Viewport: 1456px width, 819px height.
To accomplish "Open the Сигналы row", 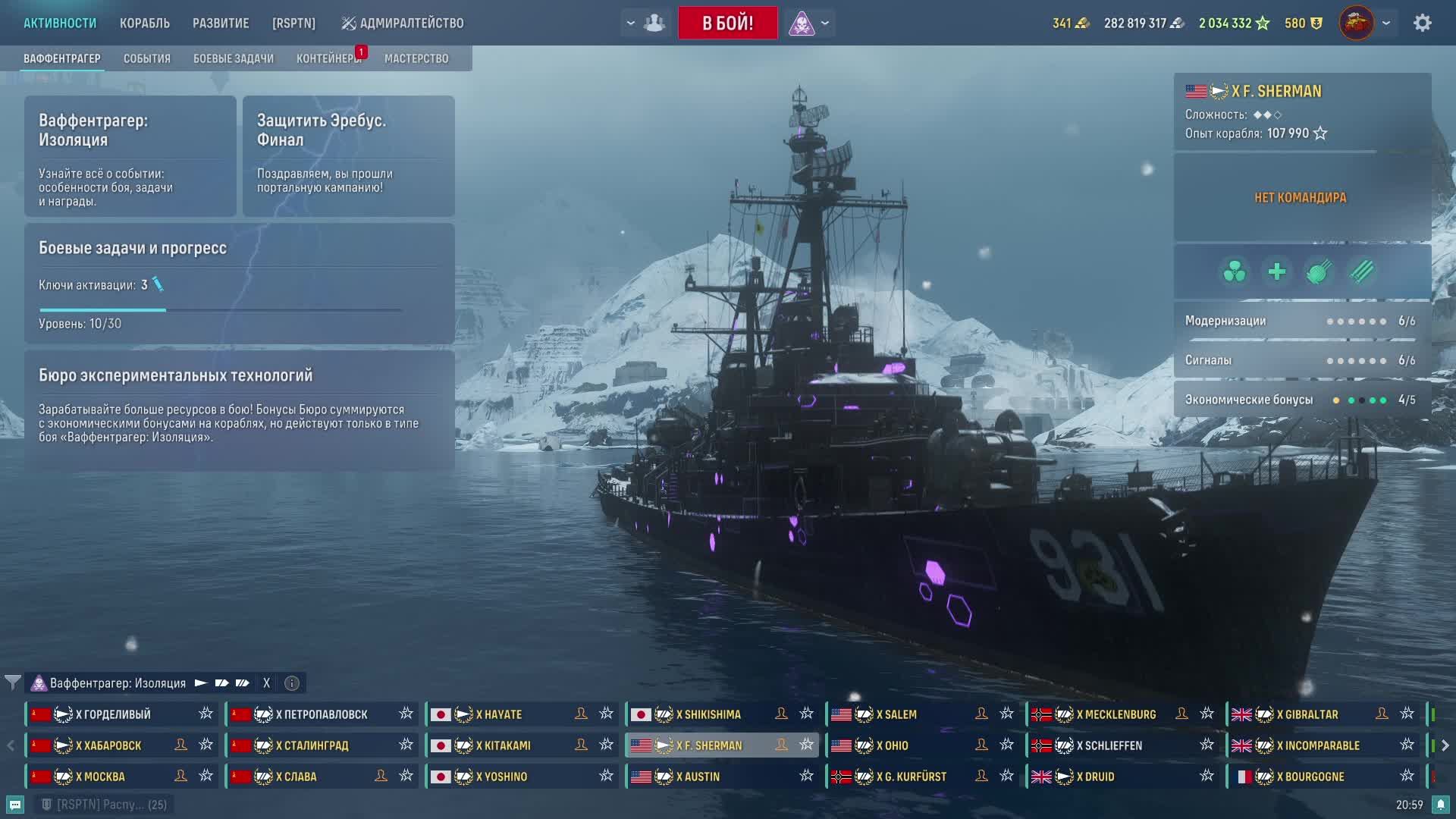I will pos(1301,360).
